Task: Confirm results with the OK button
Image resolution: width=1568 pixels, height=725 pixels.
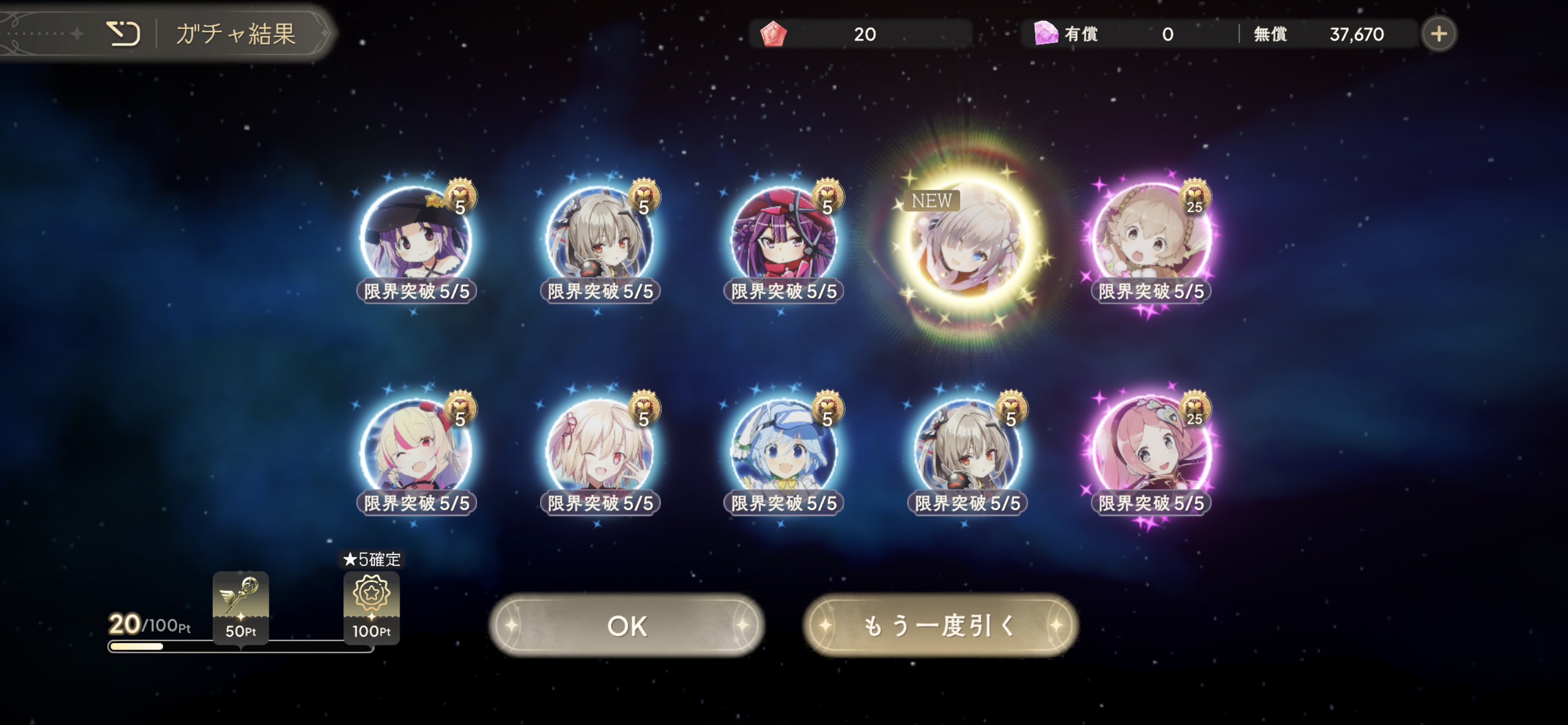Action: pos(627,625)
